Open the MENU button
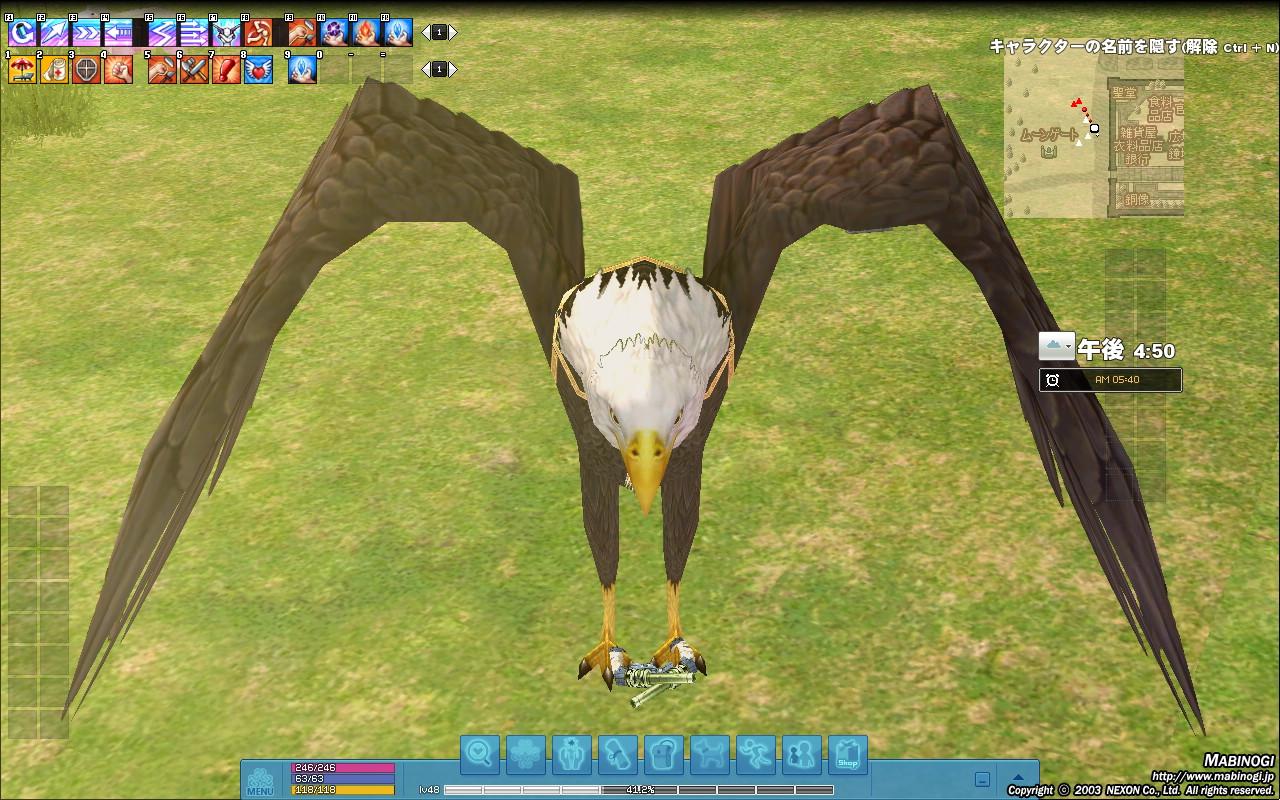The height and width of the screenshot is (800, 1280). coord(260,781)
